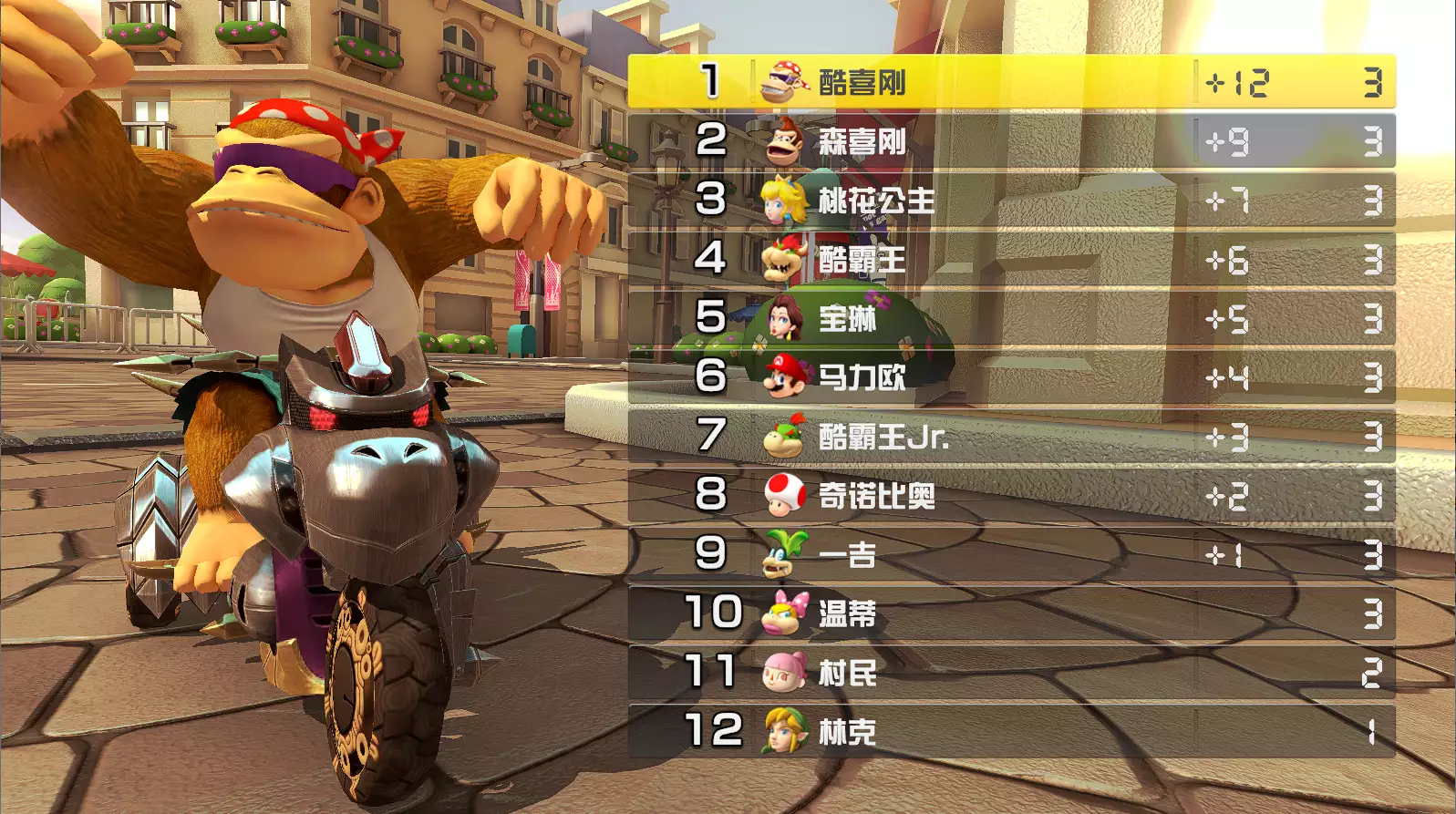Select the 马力欧 sixth-place row
The image size is (1456, 814).
coord(1010,377)
